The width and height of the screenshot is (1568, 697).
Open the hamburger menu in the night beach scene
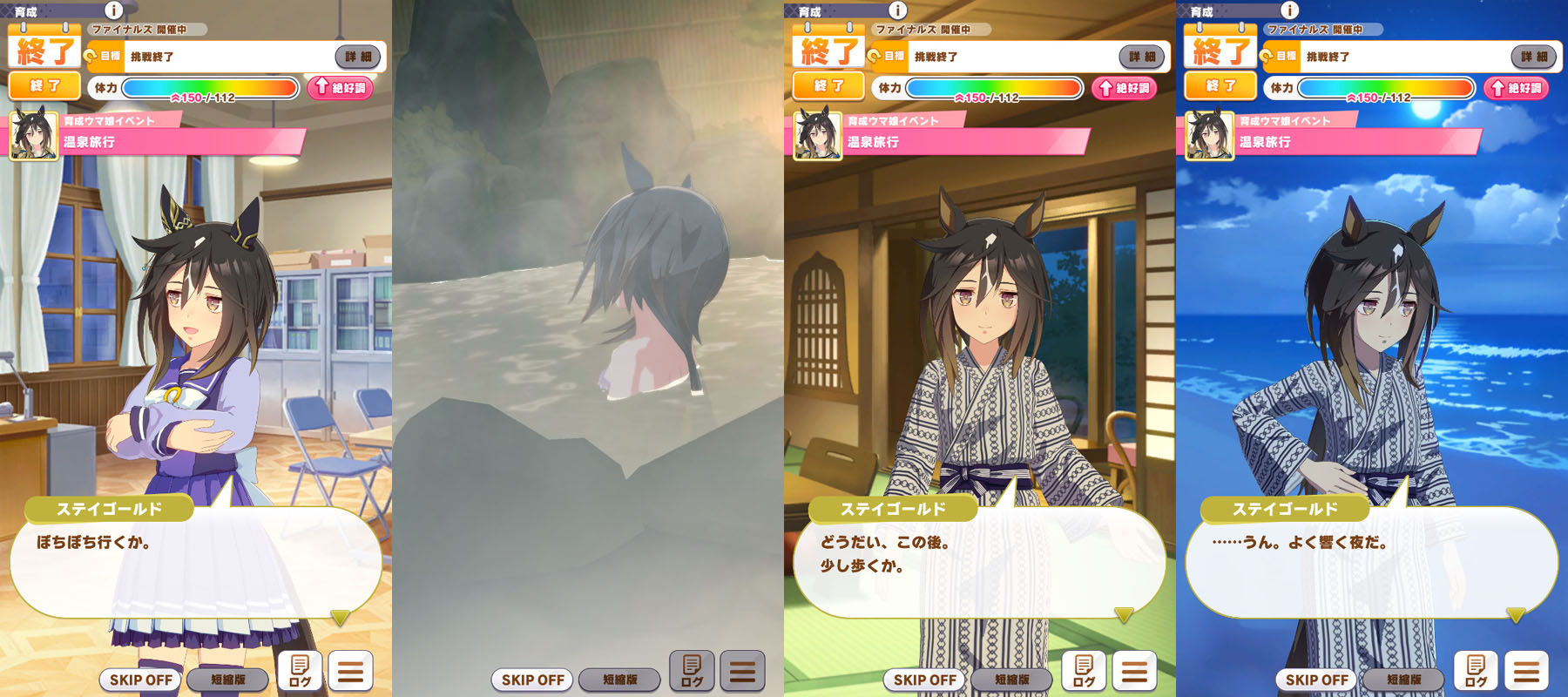click(1526, 671)
